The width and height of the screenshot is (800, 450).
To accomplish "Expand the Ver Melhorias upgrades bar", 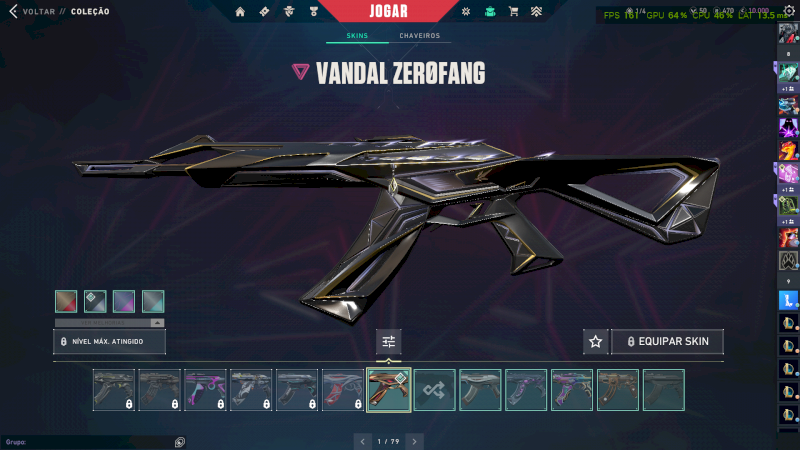I will [x=110, y=323].
